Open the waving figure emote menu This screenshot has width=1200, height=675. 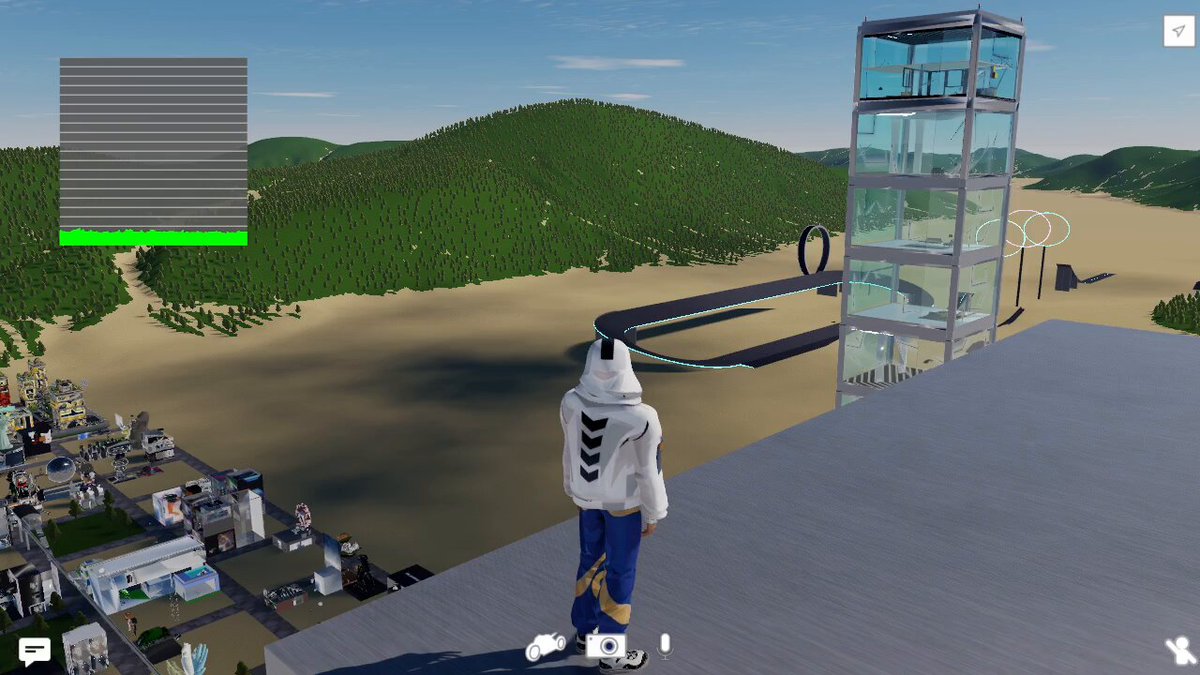tap(1179, 652)
